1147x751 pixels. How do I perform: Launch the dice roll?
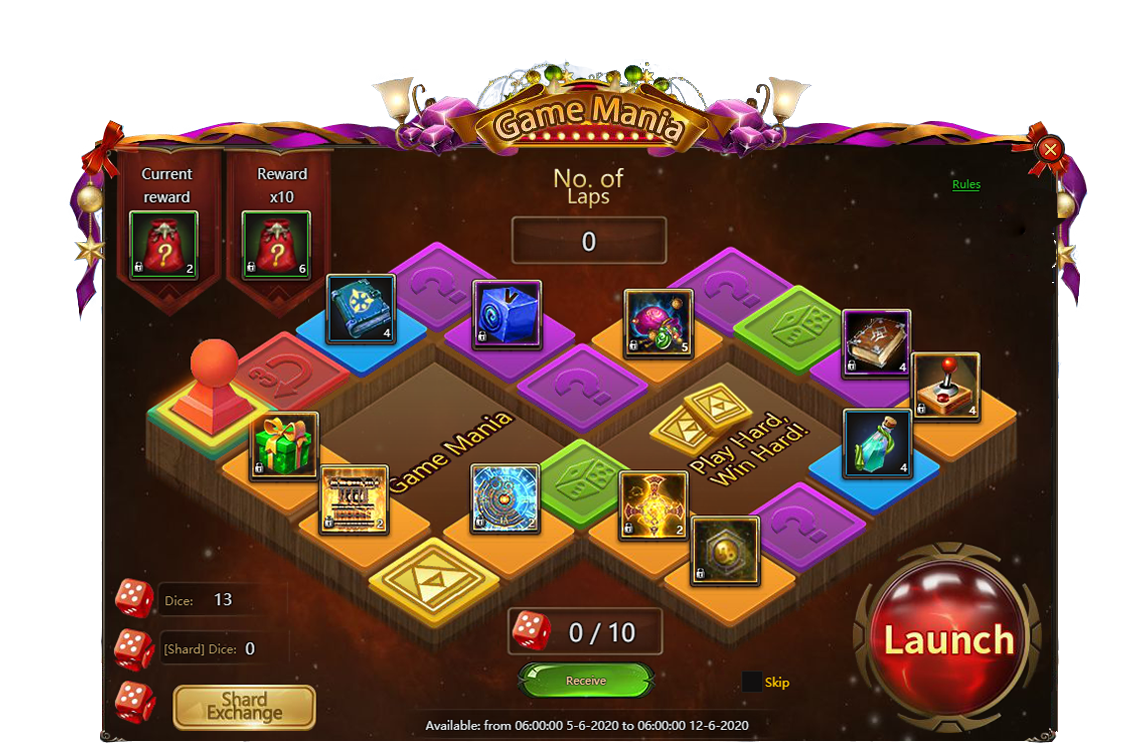(x=948, y=640)
